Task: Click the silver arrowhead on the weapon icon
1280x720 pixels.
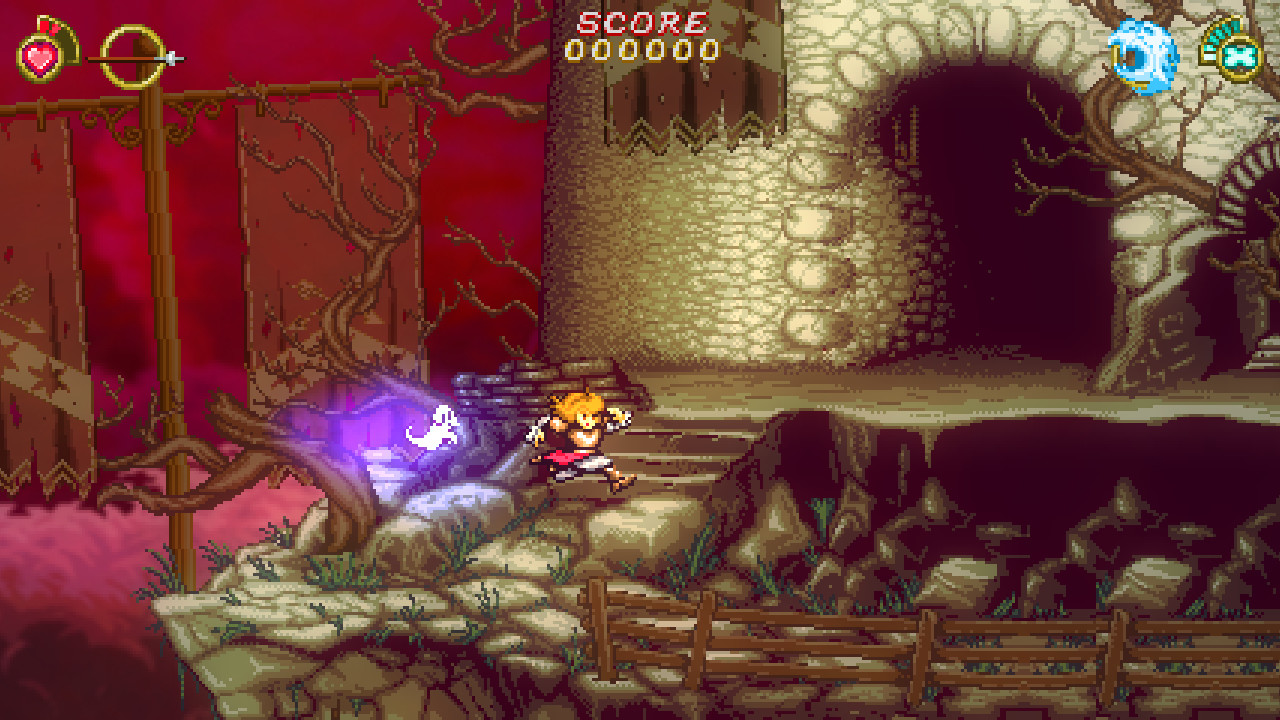Action: point(168,58)
